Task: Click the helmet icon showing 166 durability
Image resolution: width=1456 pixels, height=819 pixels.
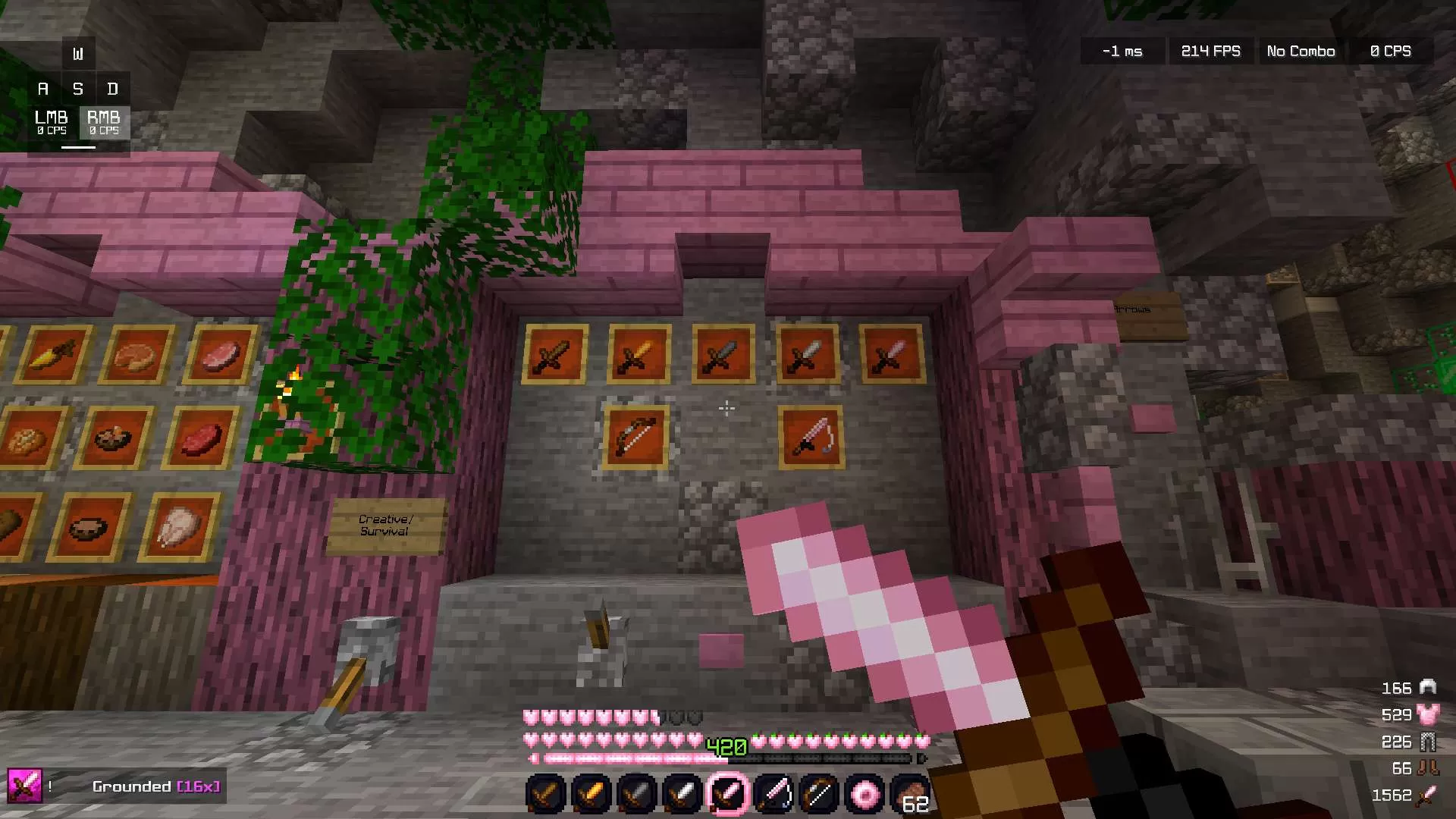Action: click(1427, 688)
